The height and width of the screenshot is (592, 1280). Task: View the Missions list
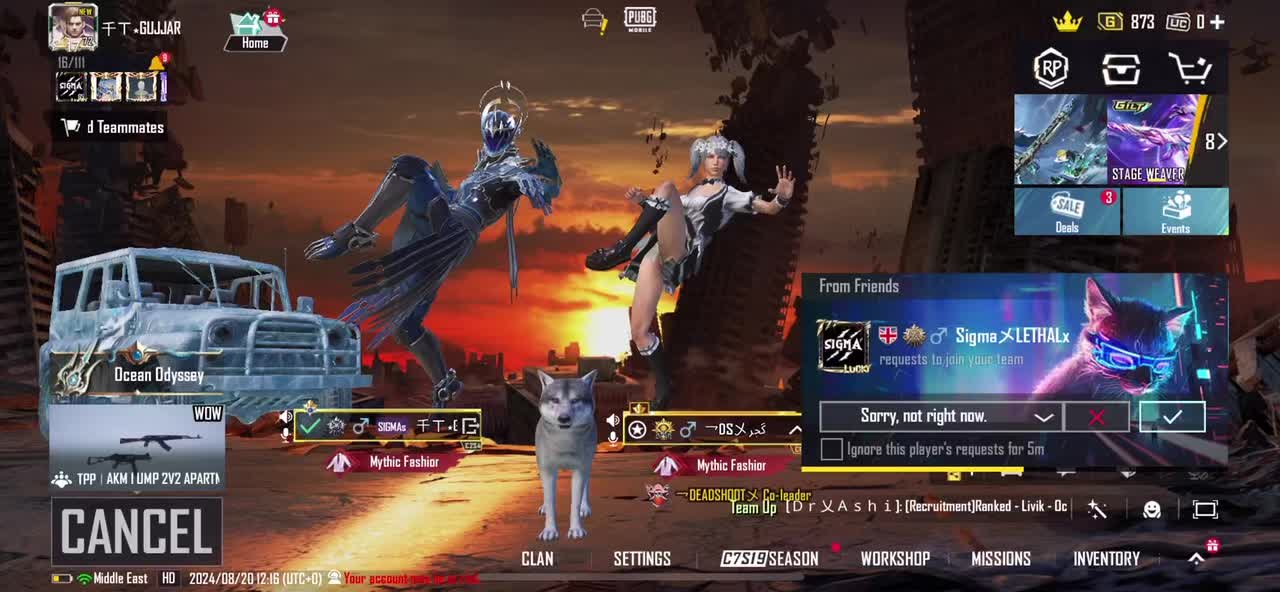[1001, 559]
